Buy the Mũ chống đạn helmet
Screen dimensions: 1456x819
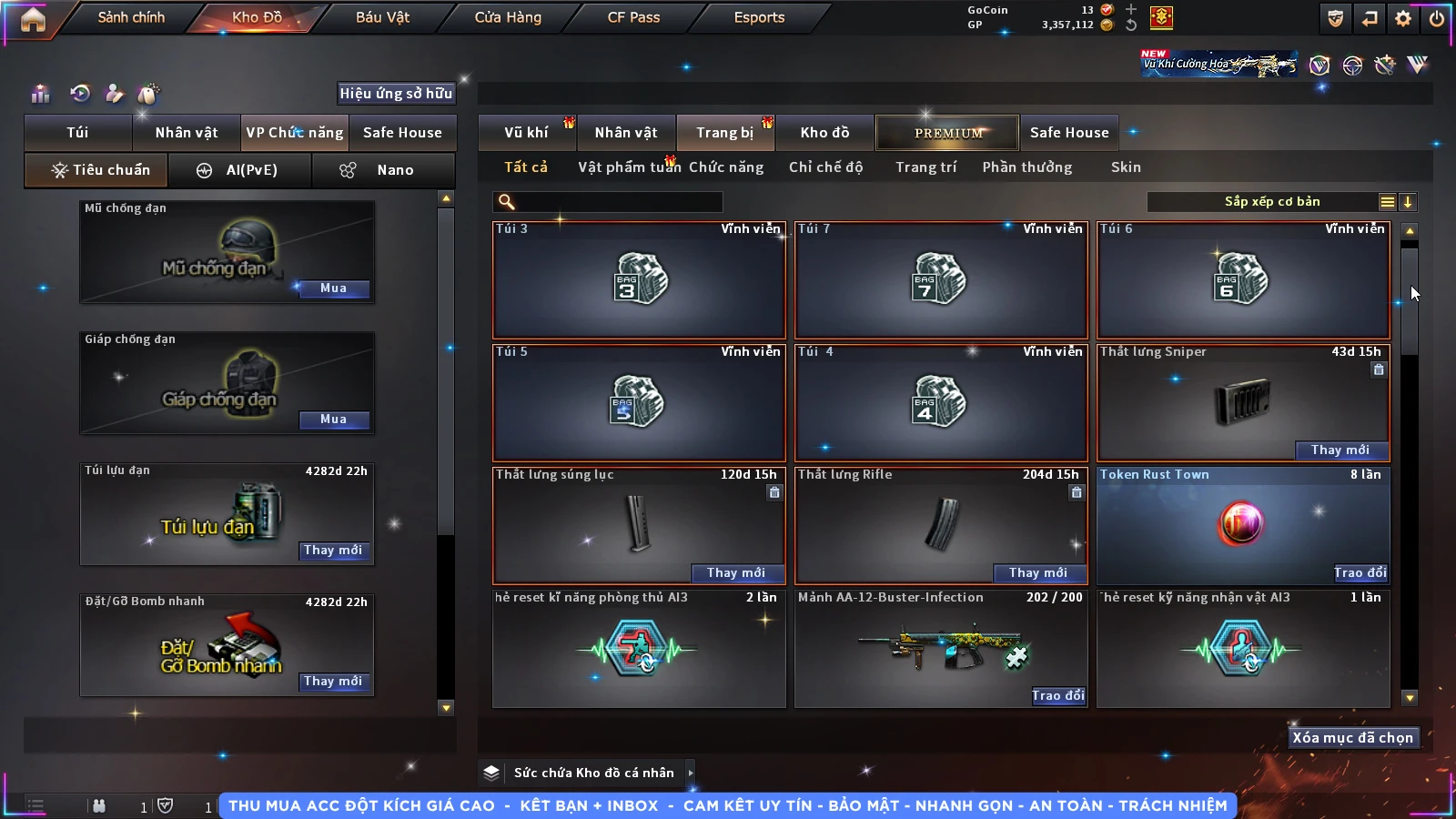pyautogui.click(x=333, y=288)
